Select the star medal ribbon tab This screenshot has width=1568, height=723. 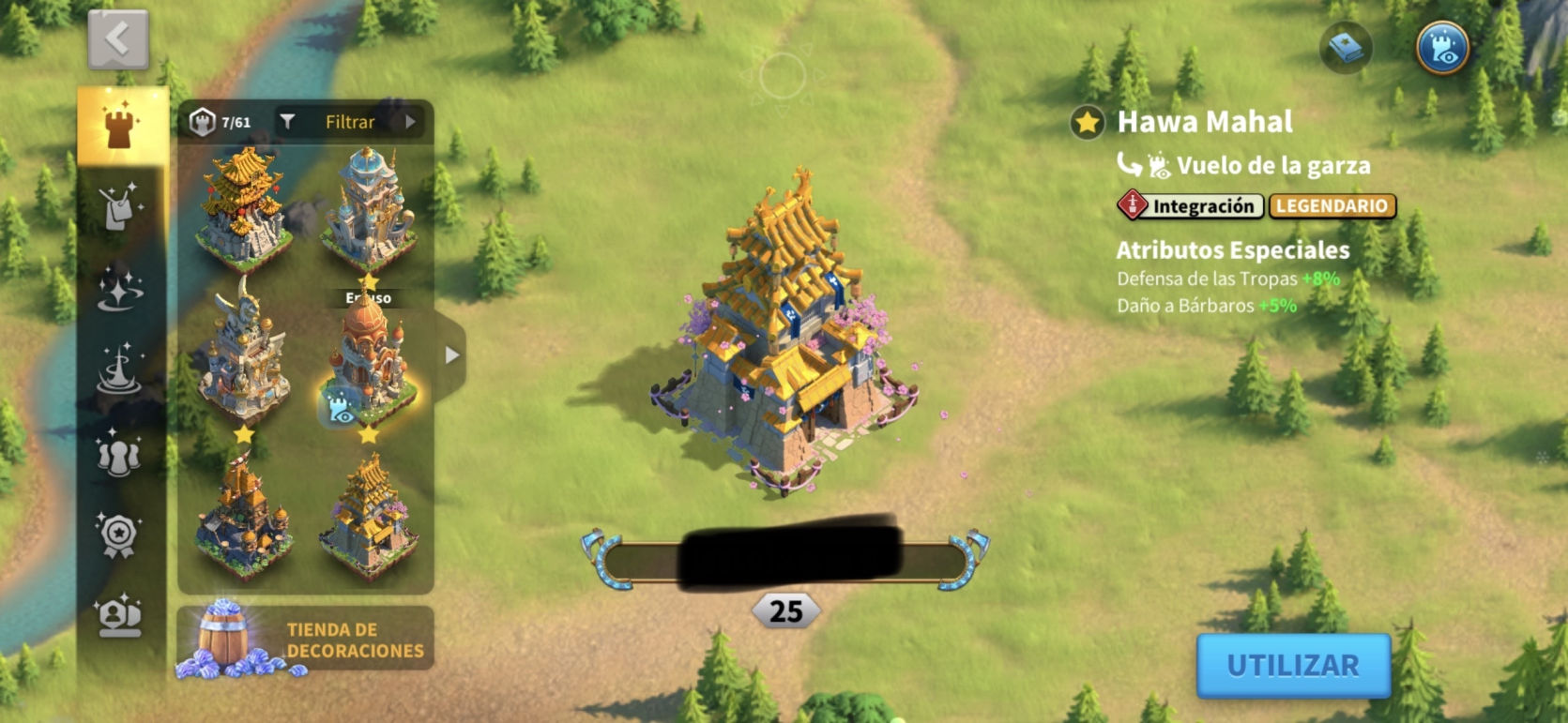tap(120, 535)
